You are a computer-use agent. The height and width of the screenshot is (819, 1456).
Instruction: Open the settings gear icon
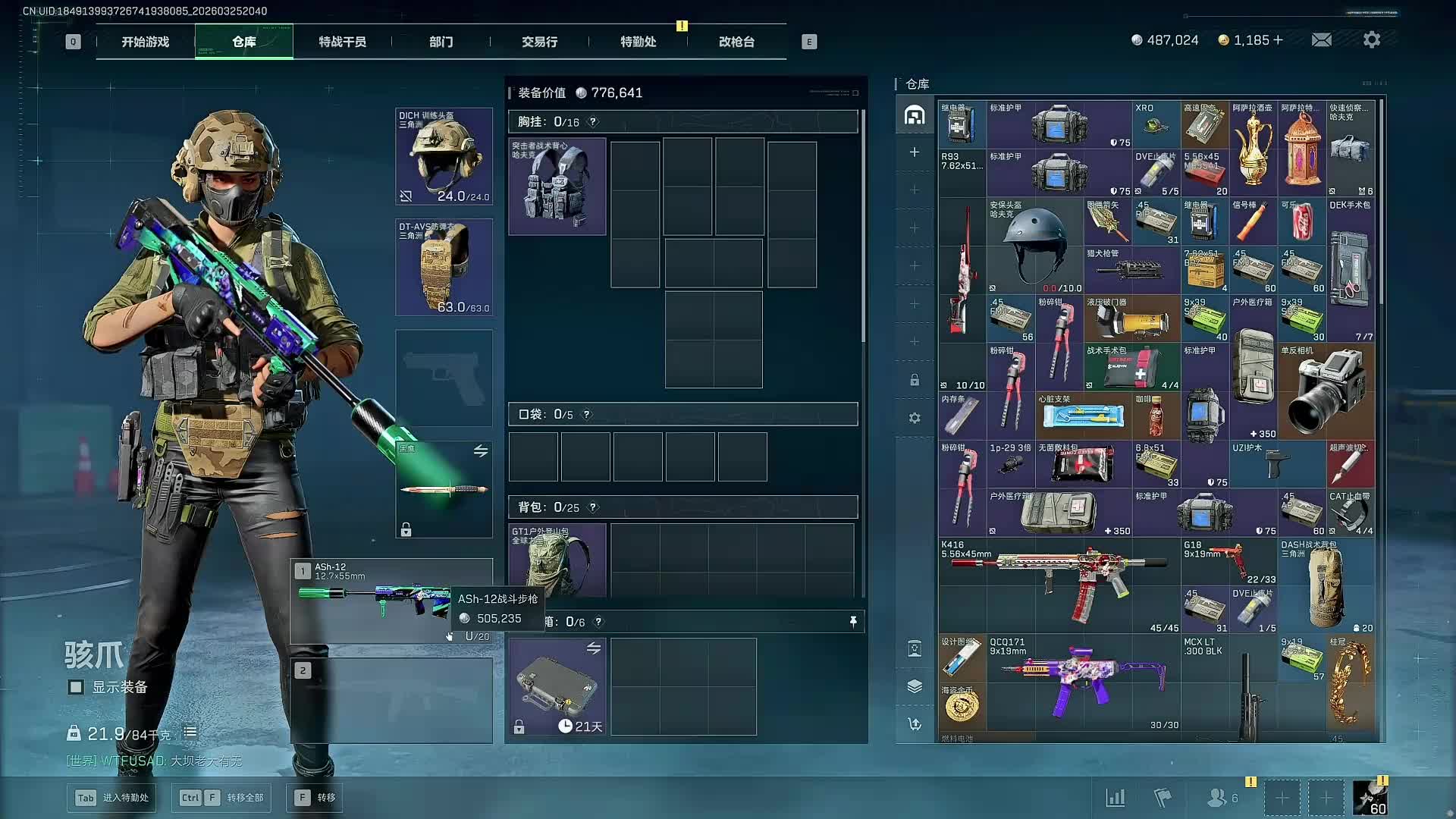coord(1371,40)
